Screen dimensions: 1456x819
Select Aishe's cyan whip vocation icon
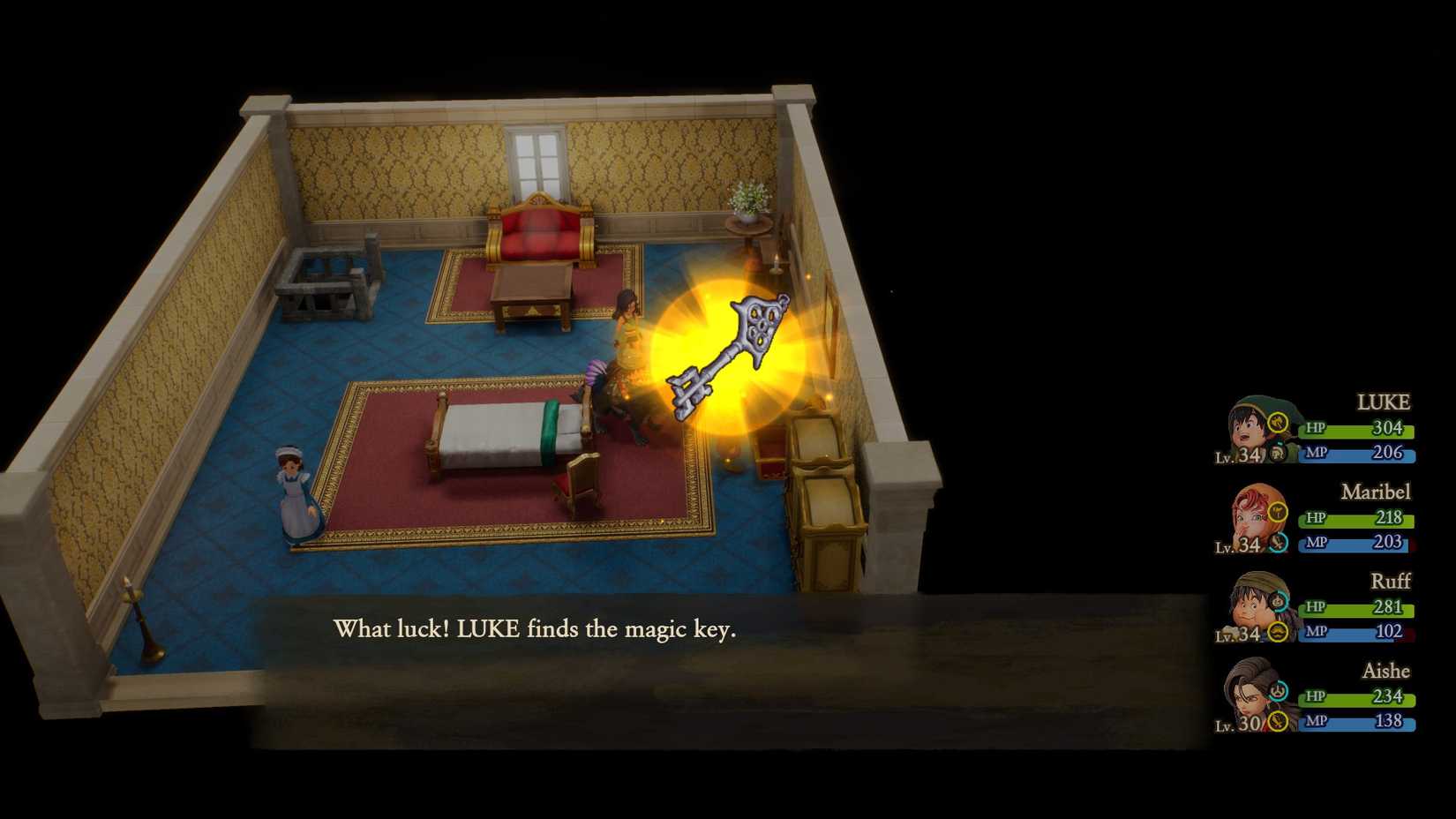1278,688
